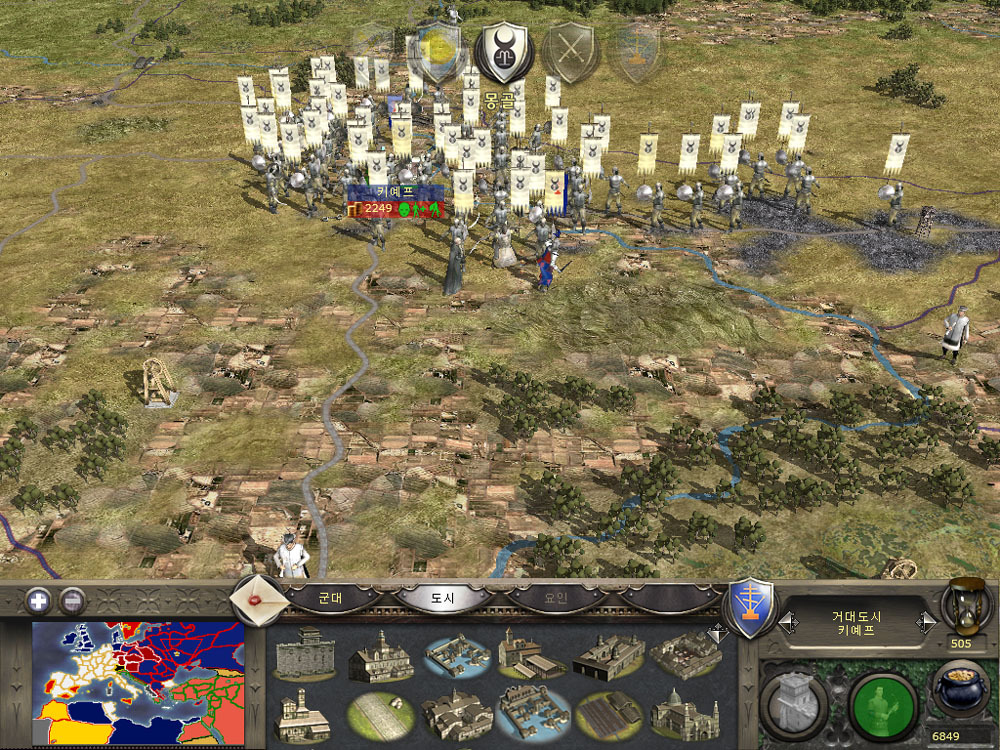Select the domed cathedral building icon
1000x750 pixels.
(684, 713)
